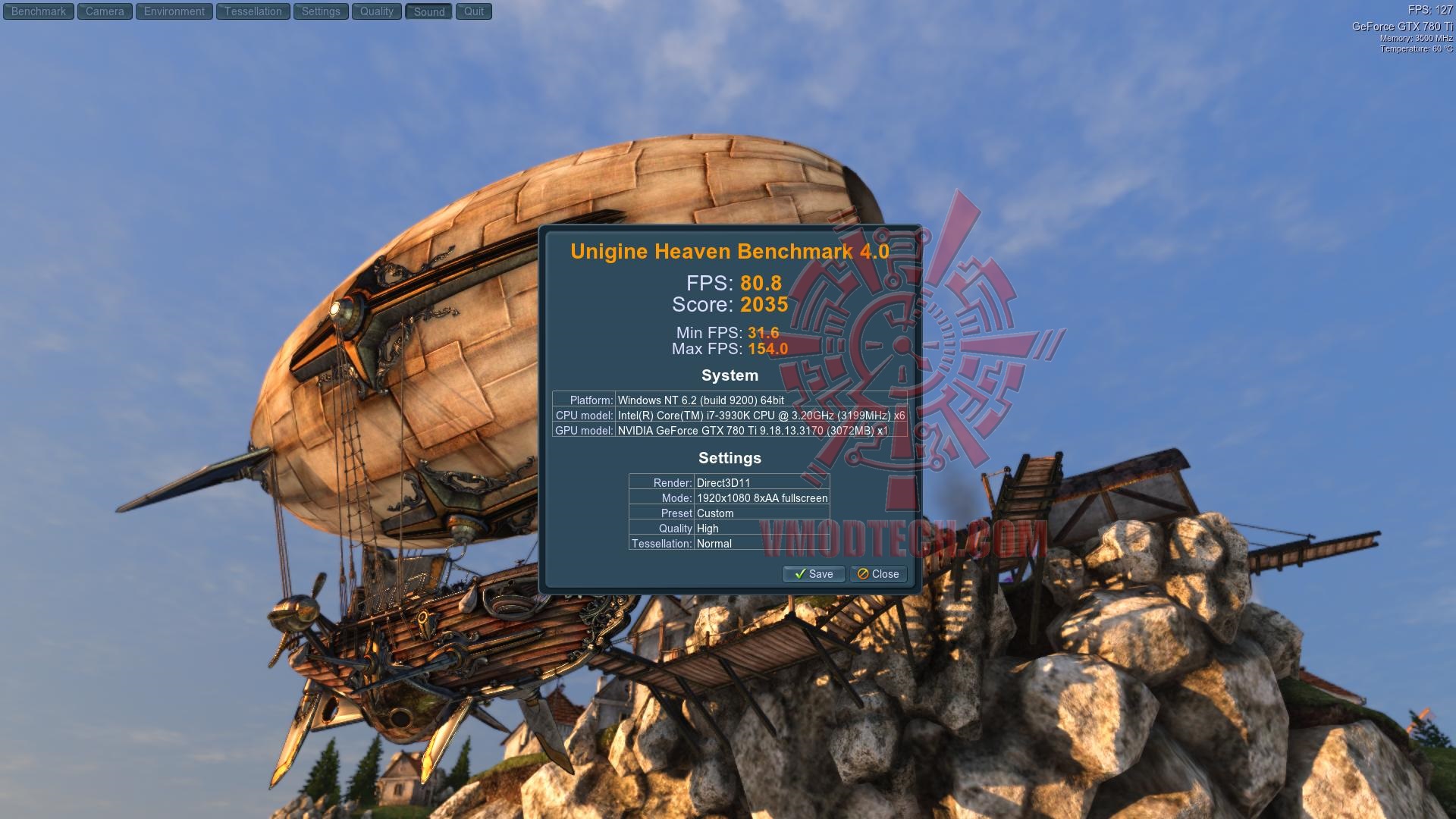Open the Tessellation menu
Screen dimensions: 1456x819
tap(253, 11)
